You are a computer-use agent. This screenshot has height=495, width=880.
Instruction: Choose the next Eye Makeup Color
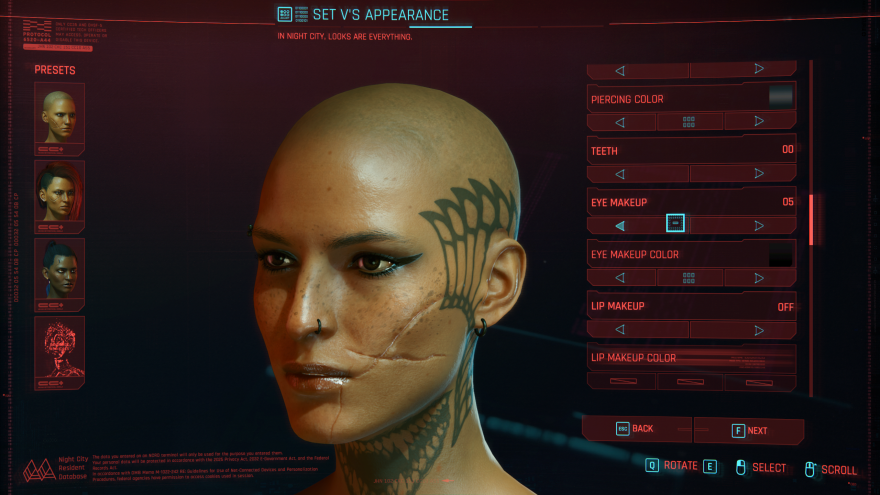coord(759,278)
